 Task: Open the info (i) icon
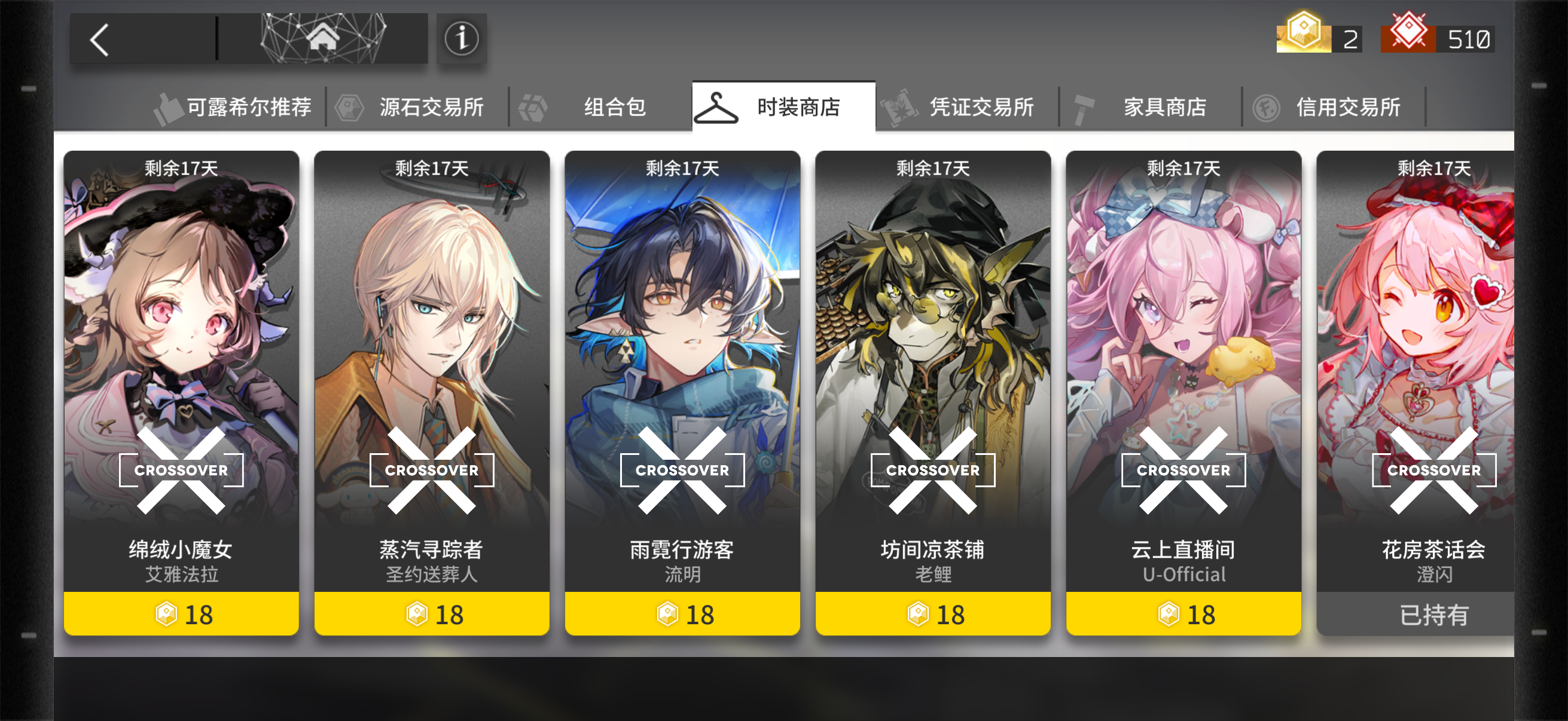point(461,38)
